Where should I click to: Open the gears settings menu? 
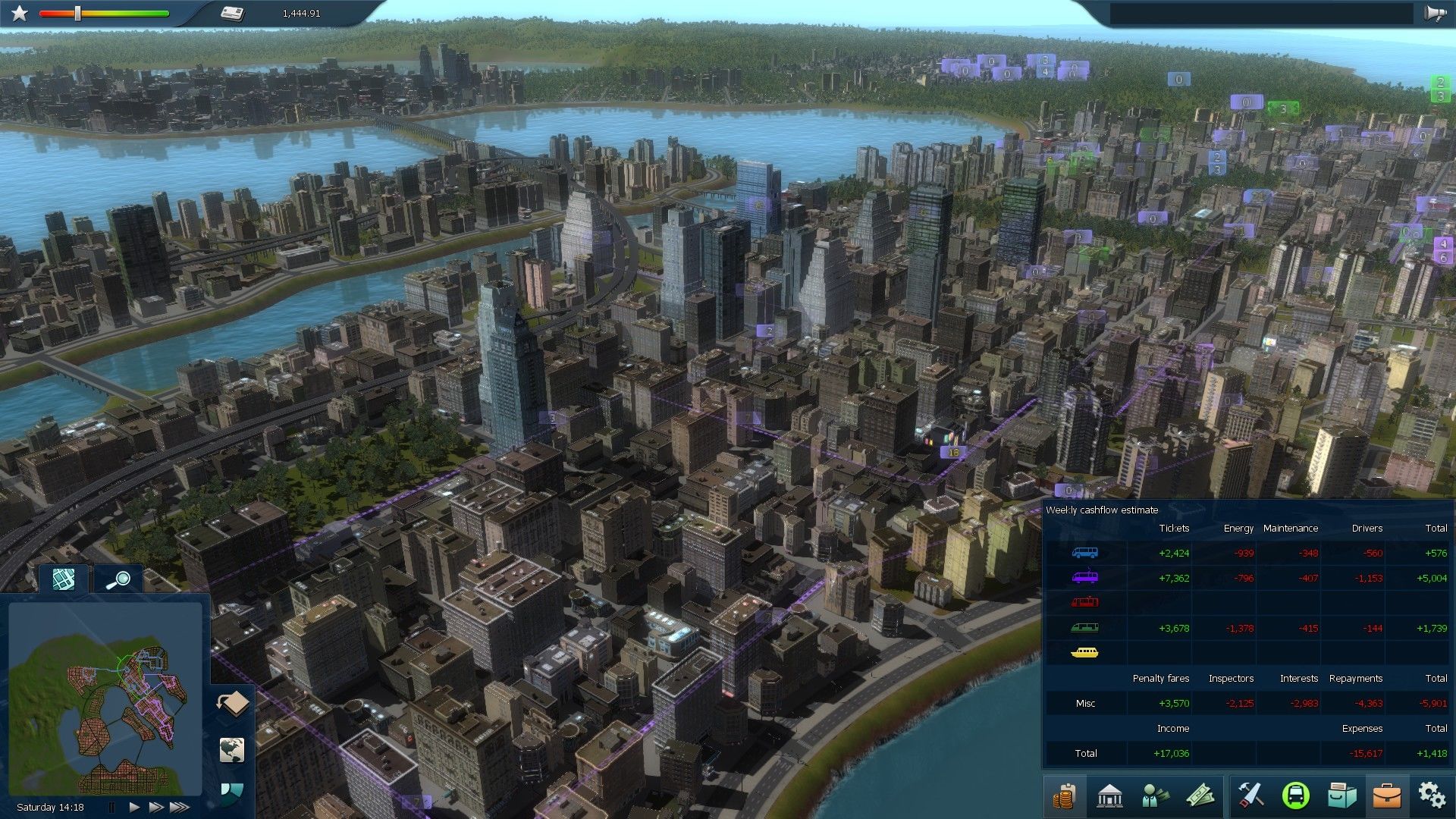pyautogui.click(x=1432, y=796)
